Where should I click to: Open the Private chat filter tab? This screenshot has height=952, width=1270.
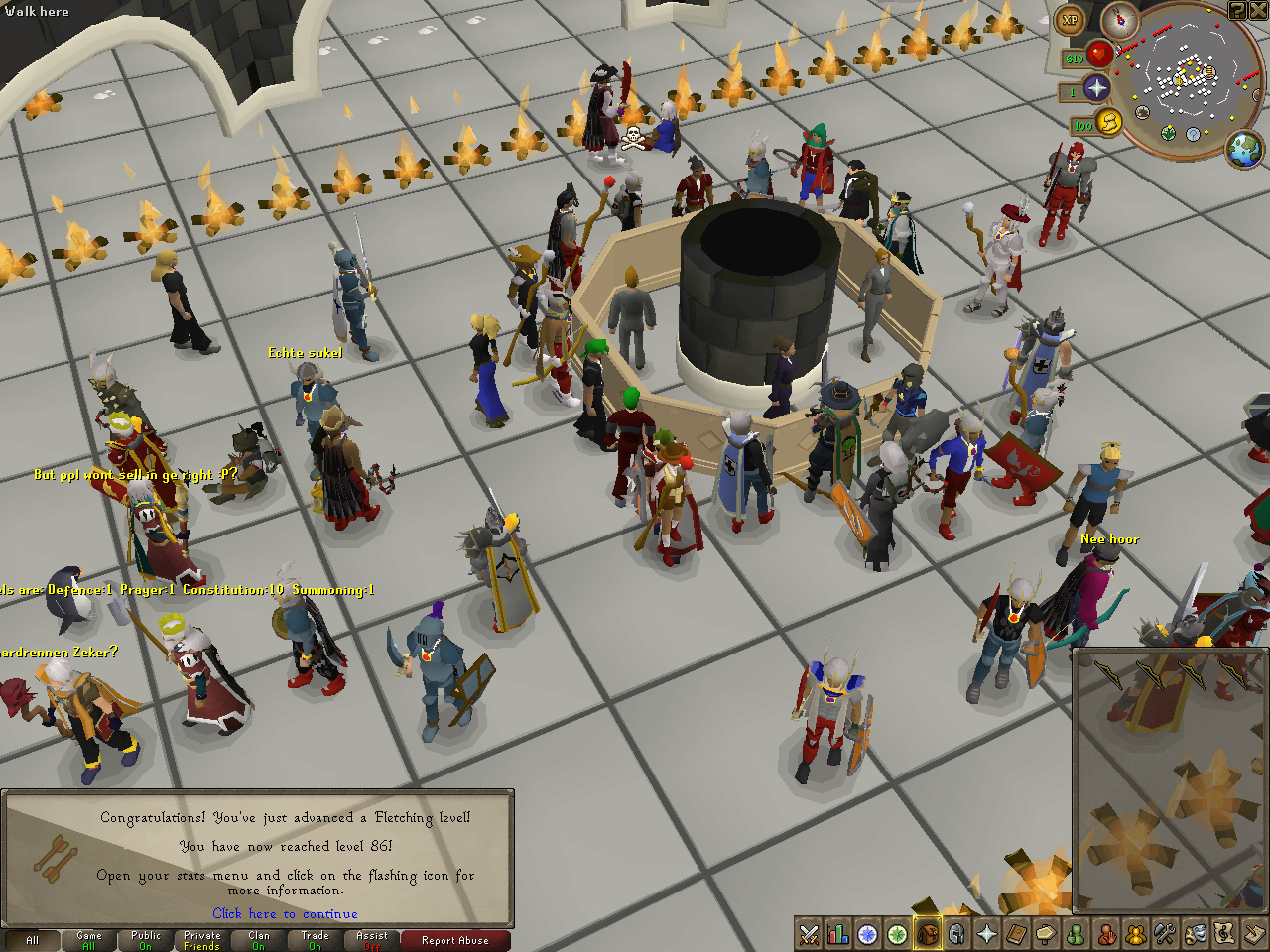coord(202,940)
